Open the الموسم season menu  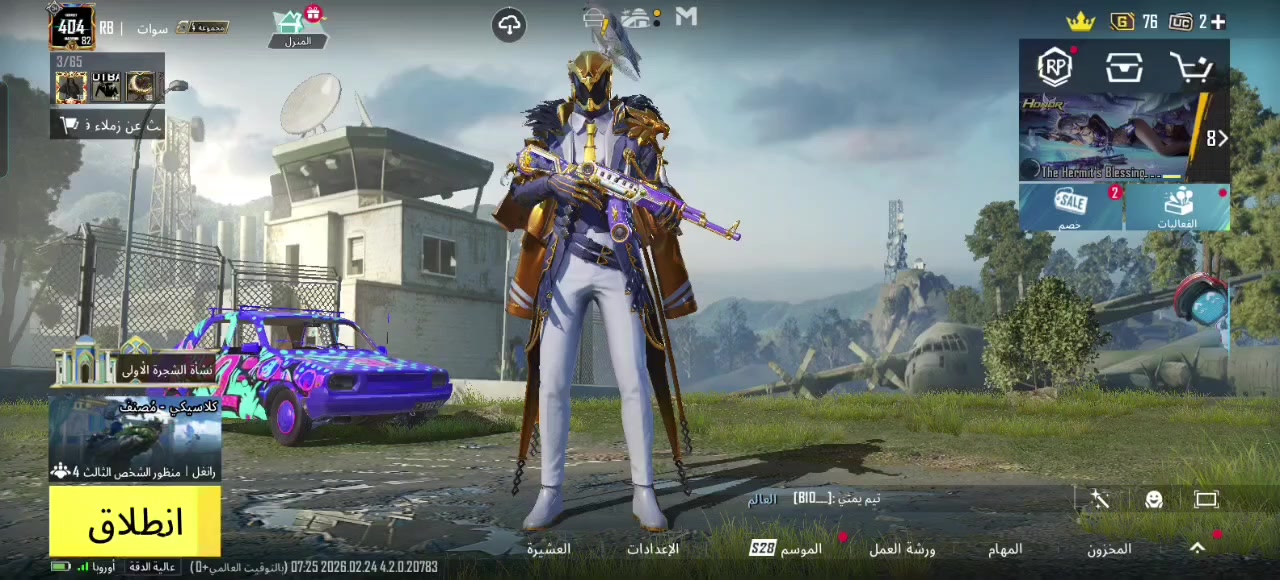coord(788,549)
